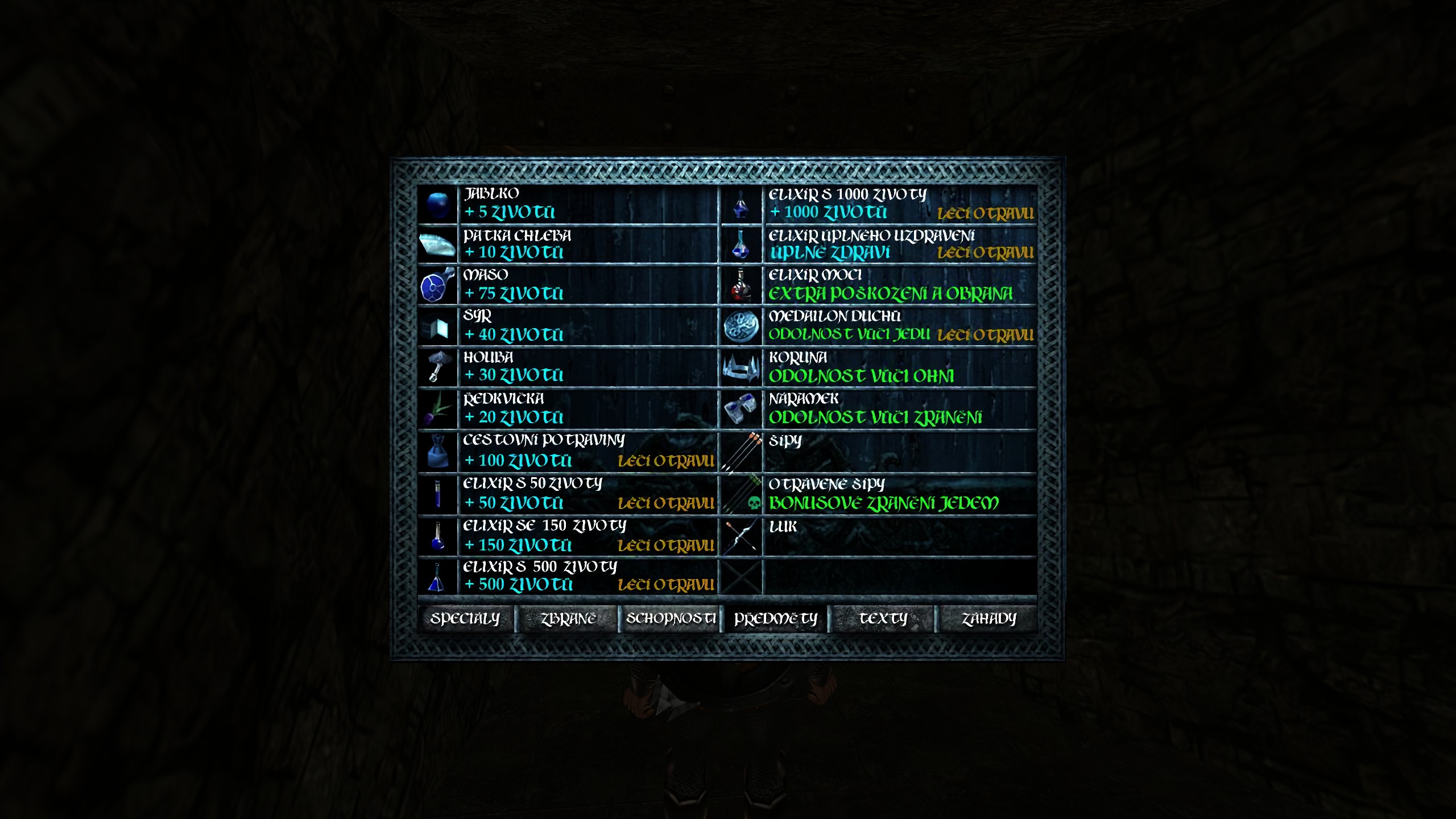Show the Schopnosti tab

[670, 618]
